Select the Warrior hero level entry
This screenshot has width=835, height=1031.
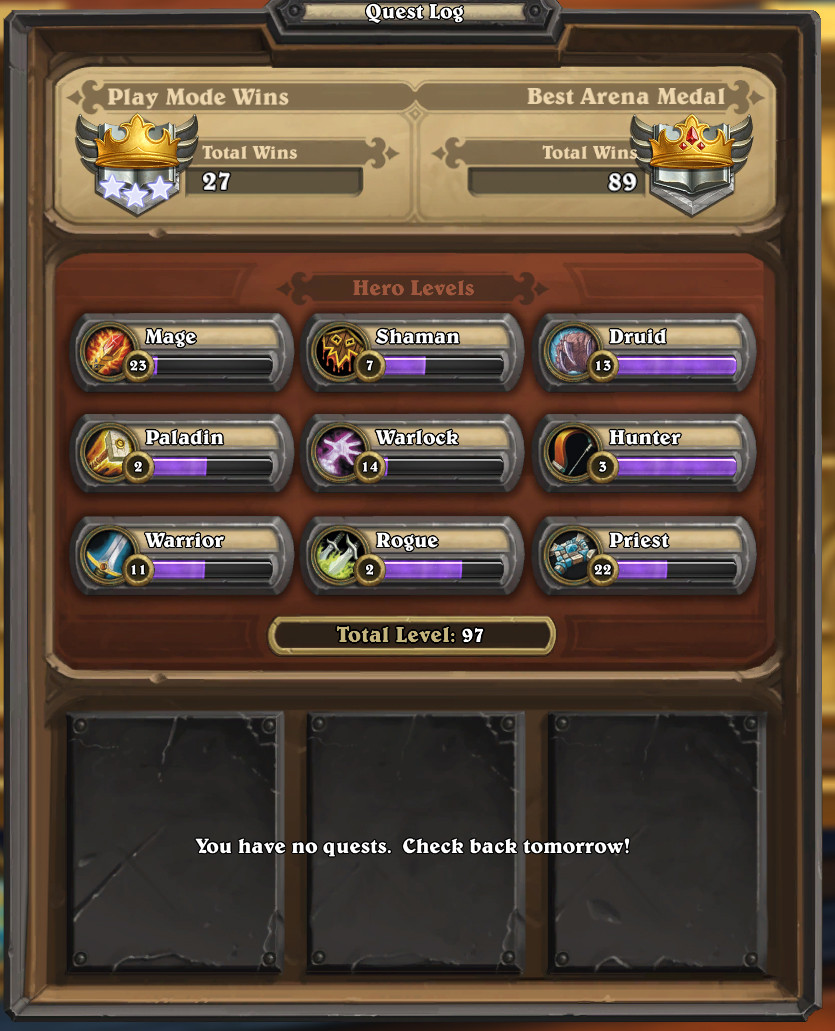coord(184,555)
